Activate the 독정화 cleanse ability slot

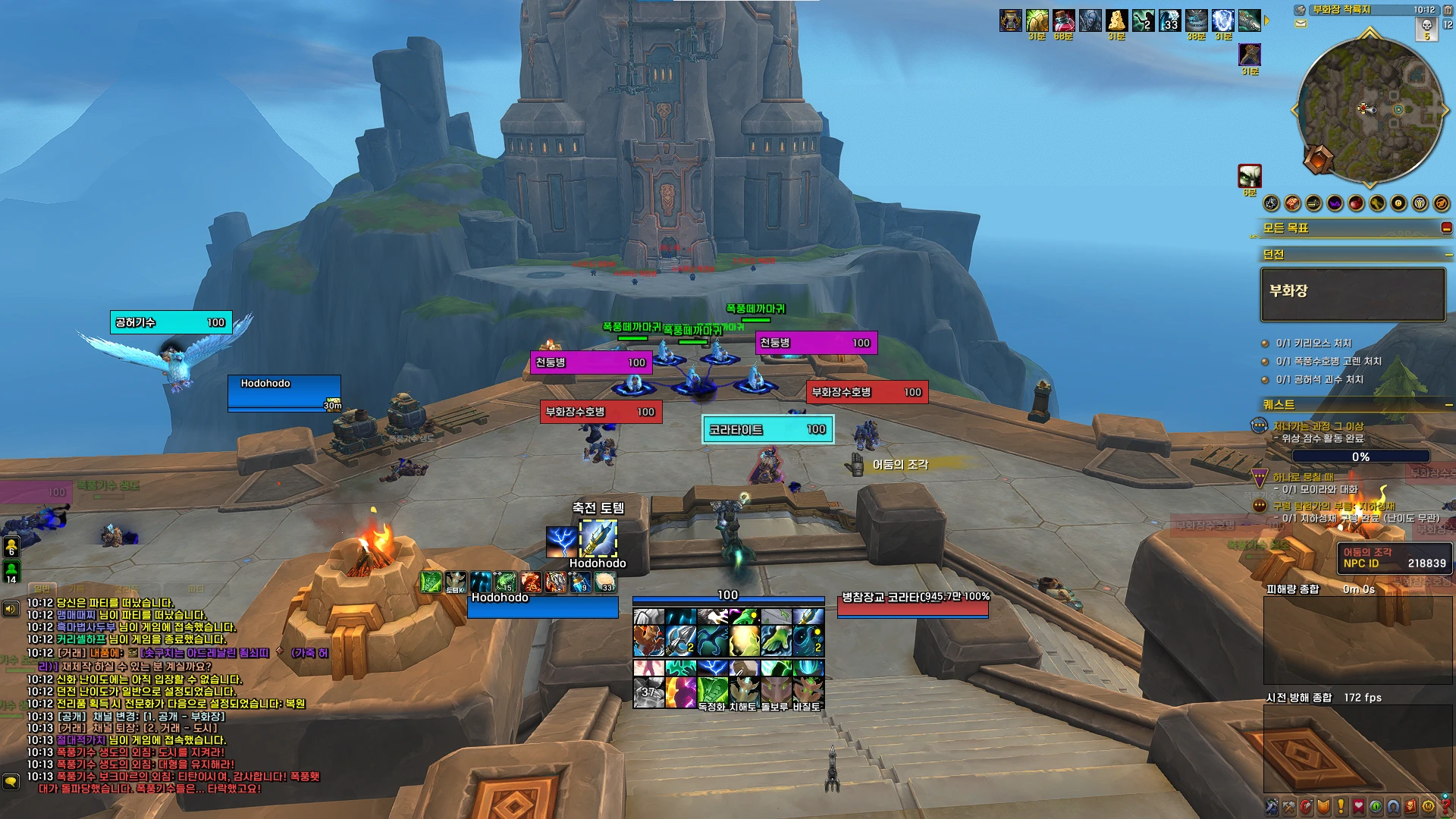(712, 692)
